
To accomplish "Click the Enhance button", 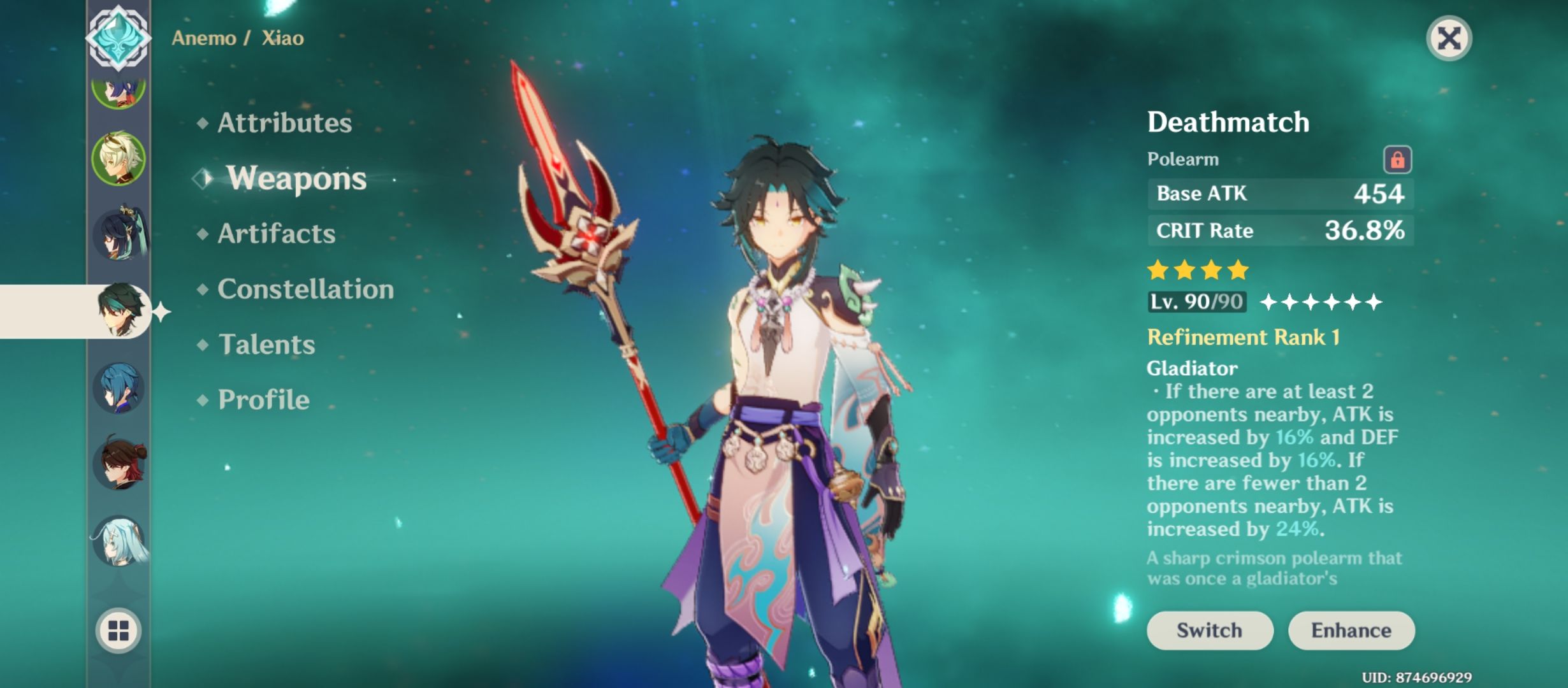I will click(1351, 630).
